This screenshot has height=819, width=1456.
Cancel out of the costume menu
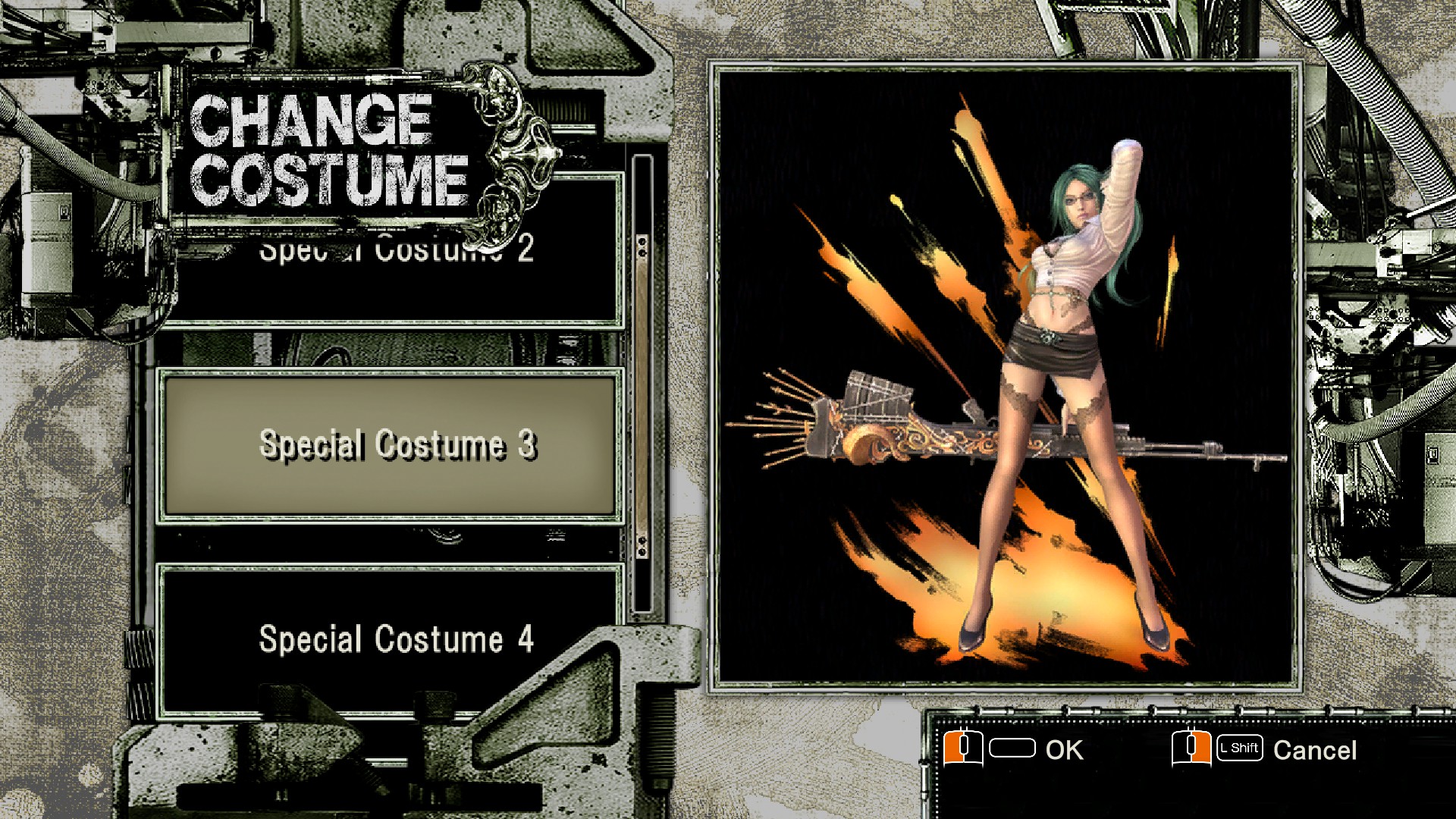tap(1316, 749)
